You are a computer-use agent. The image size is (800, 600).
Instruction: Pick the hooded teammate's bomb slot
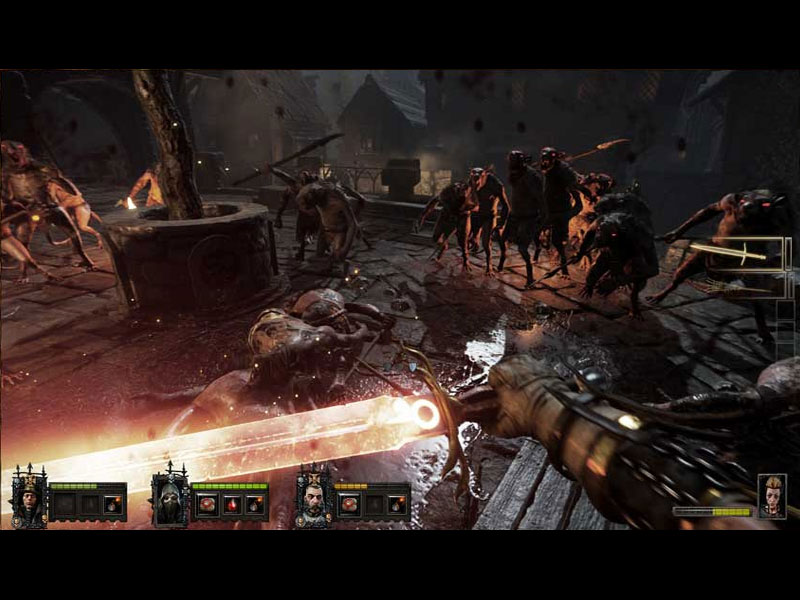coord(255,505)
